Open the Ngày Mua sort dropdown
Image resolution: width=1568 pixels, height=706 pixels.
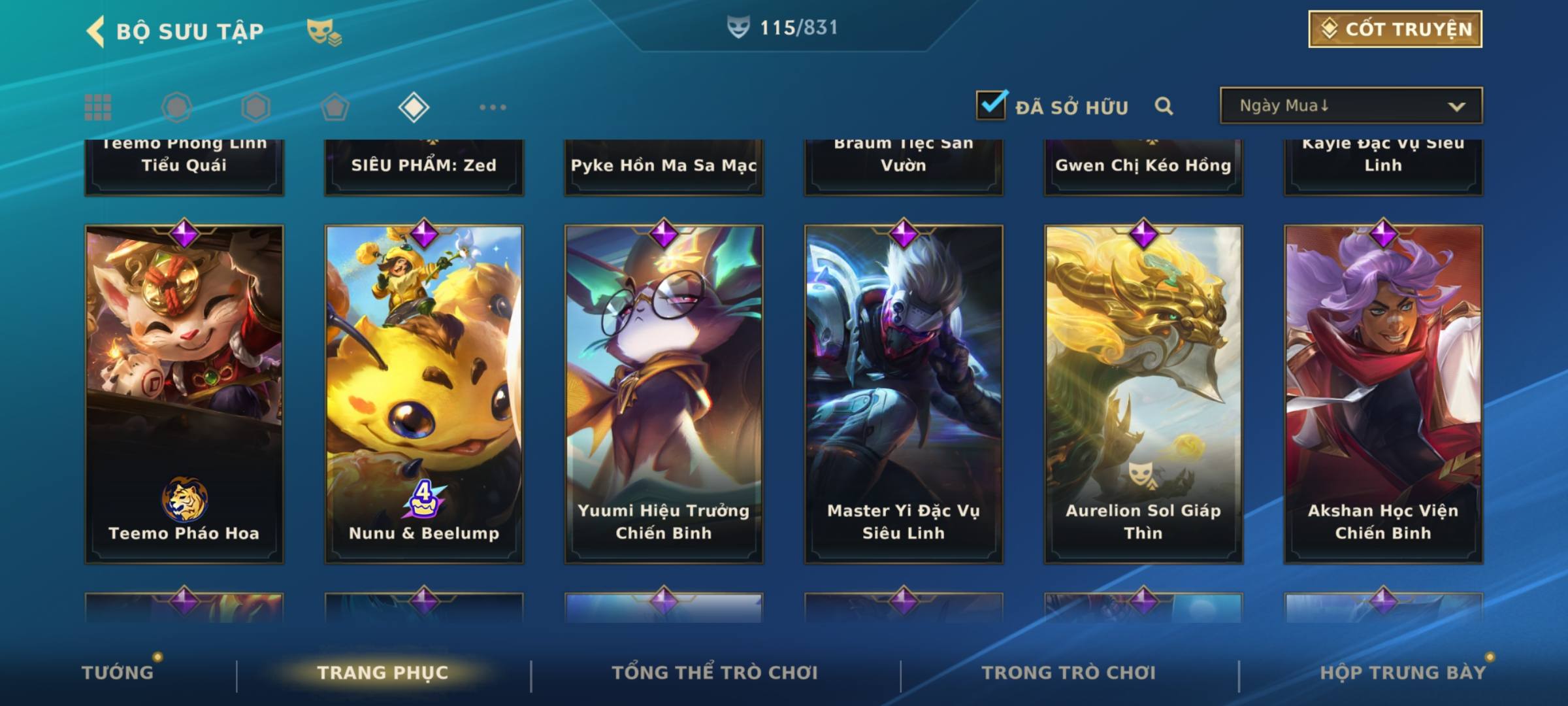coord(1350,106)
